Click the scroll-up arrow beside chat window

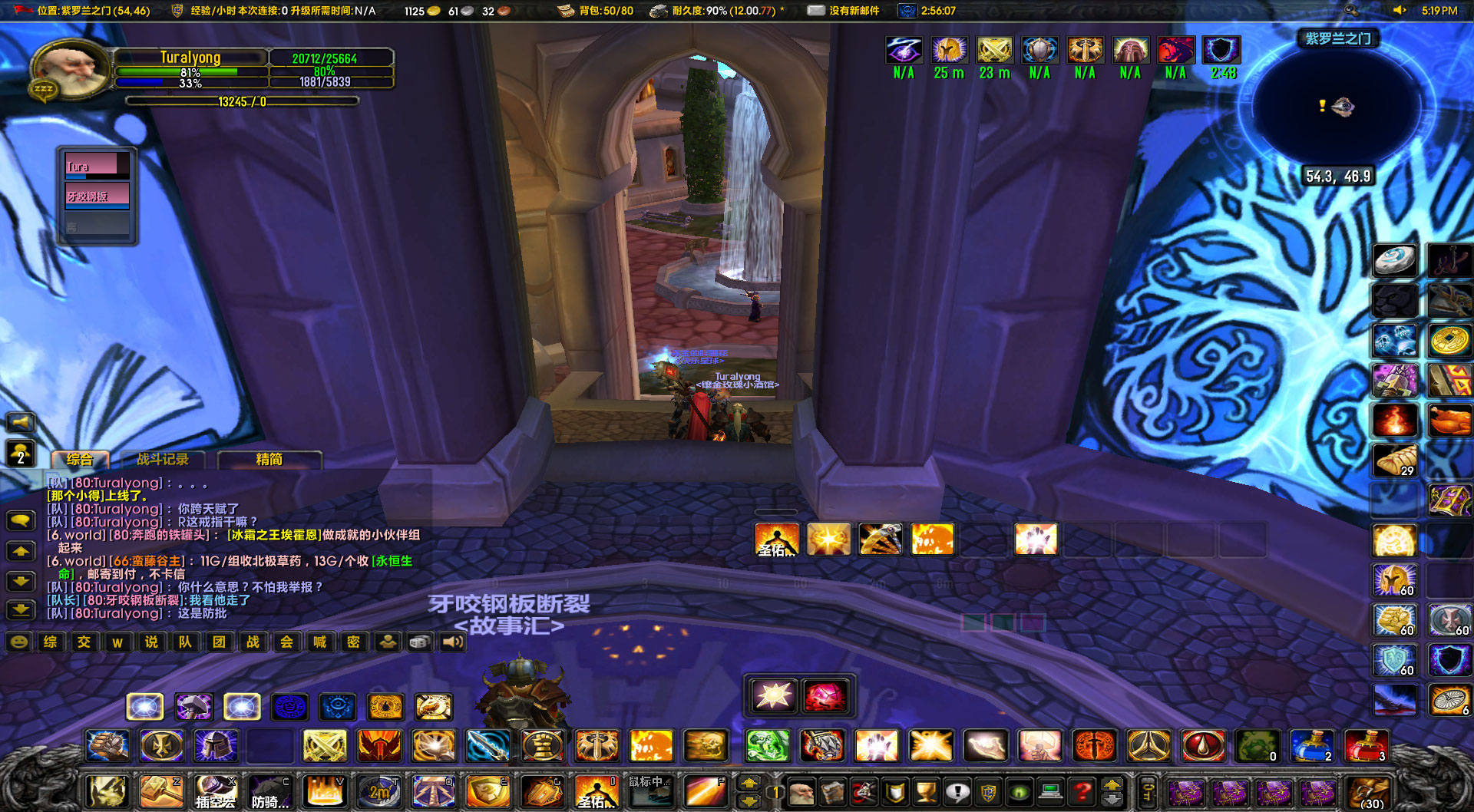tap(21, 551)
